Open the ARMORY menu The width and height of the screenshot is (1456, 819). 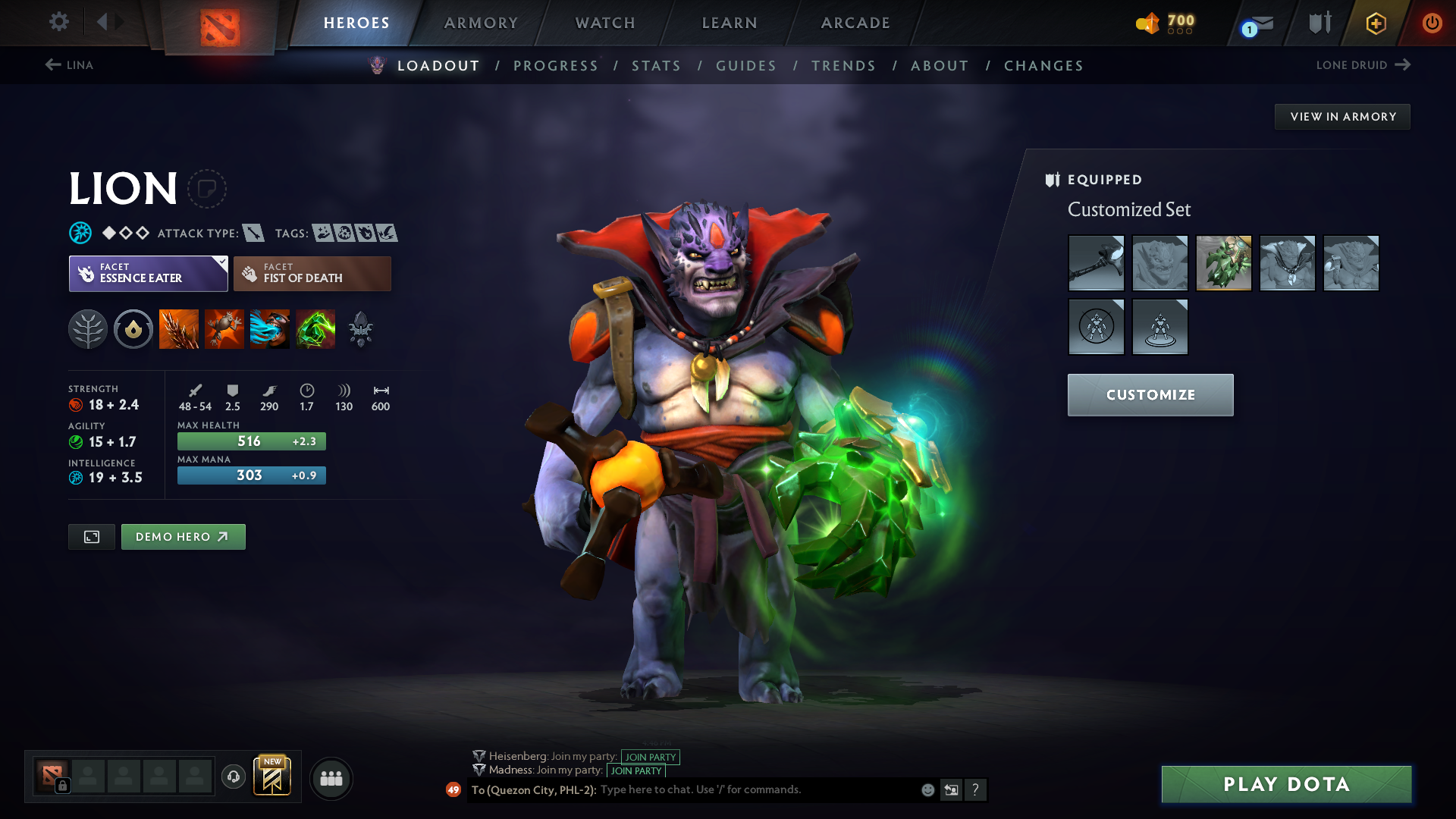(x=481, y=22)
